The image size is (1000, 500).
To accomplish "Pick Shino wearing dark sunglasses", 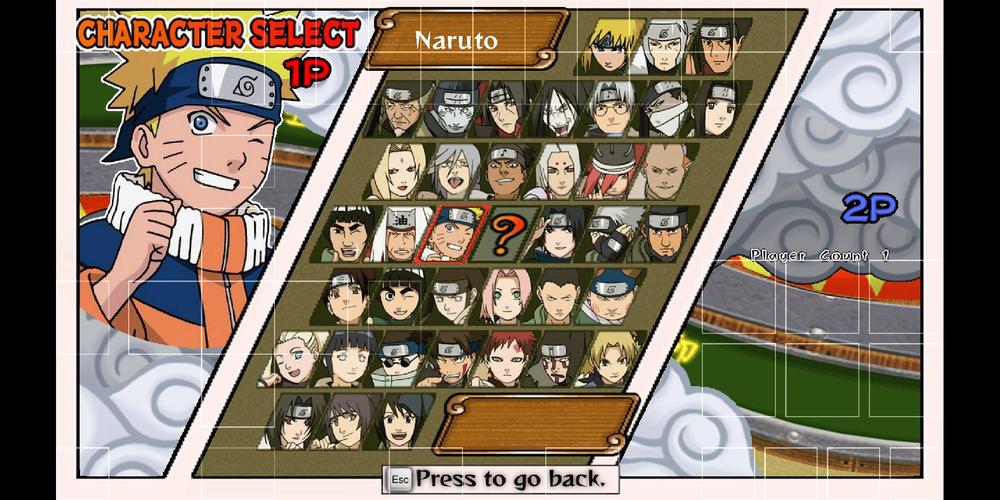I will coord(400,360).
